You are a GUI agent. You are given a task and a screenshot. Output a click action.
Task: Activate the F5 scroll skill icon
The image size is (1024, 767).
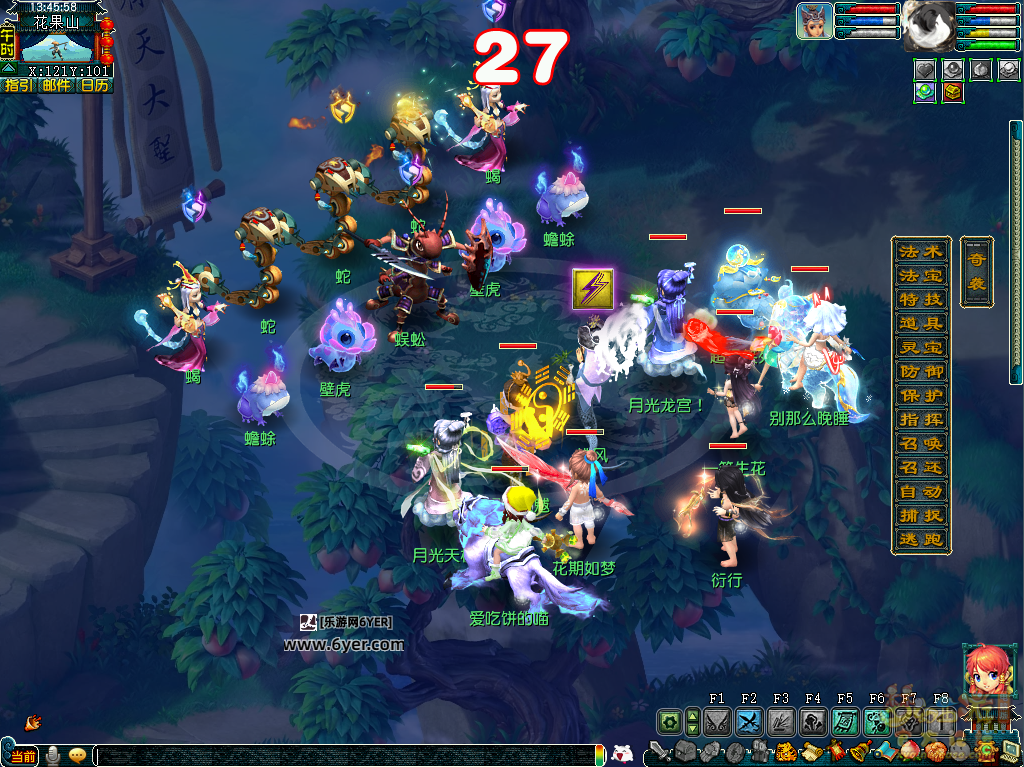pos(845,721)
